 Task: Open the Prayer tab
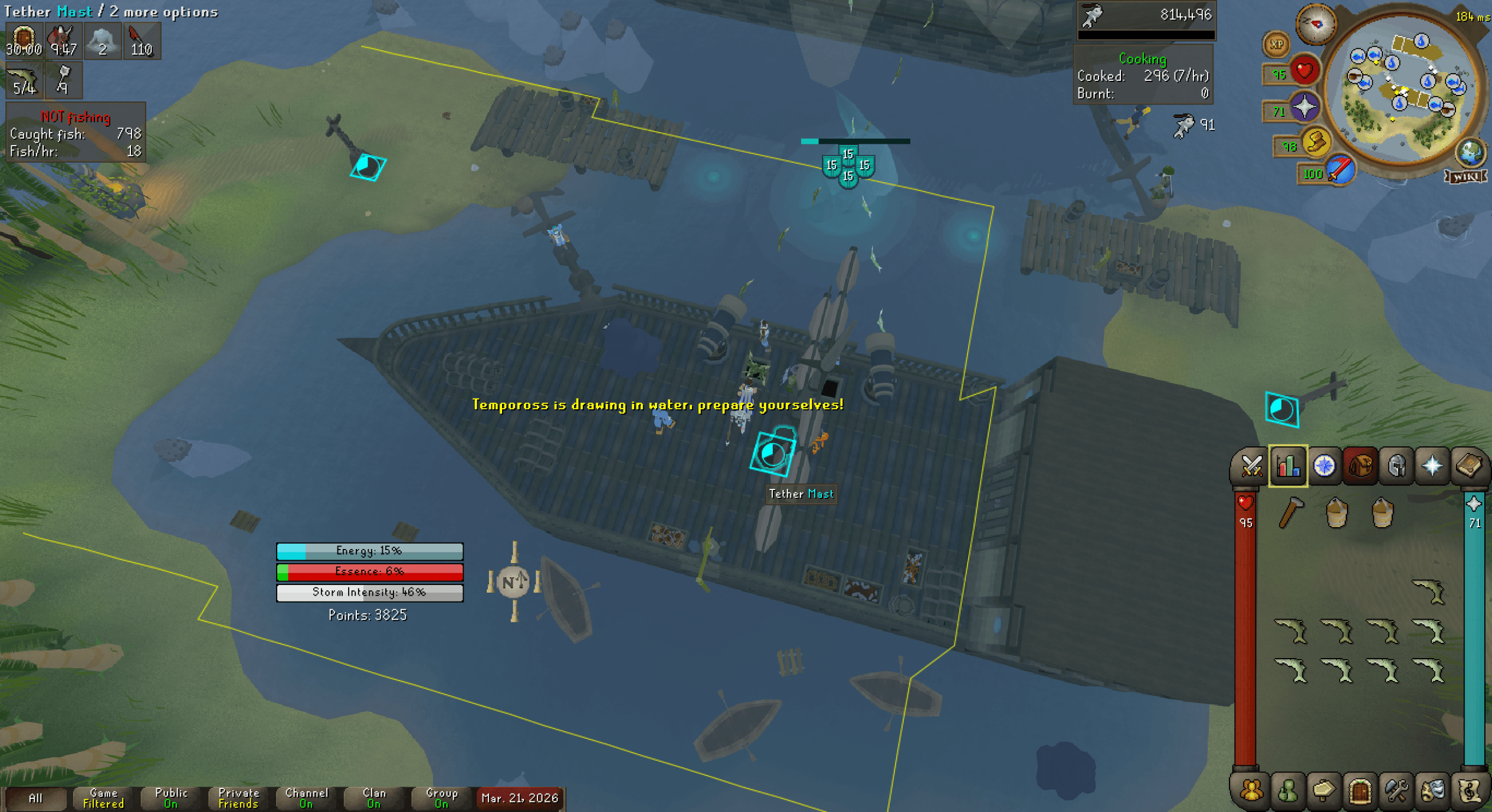tap(1434, 466)
